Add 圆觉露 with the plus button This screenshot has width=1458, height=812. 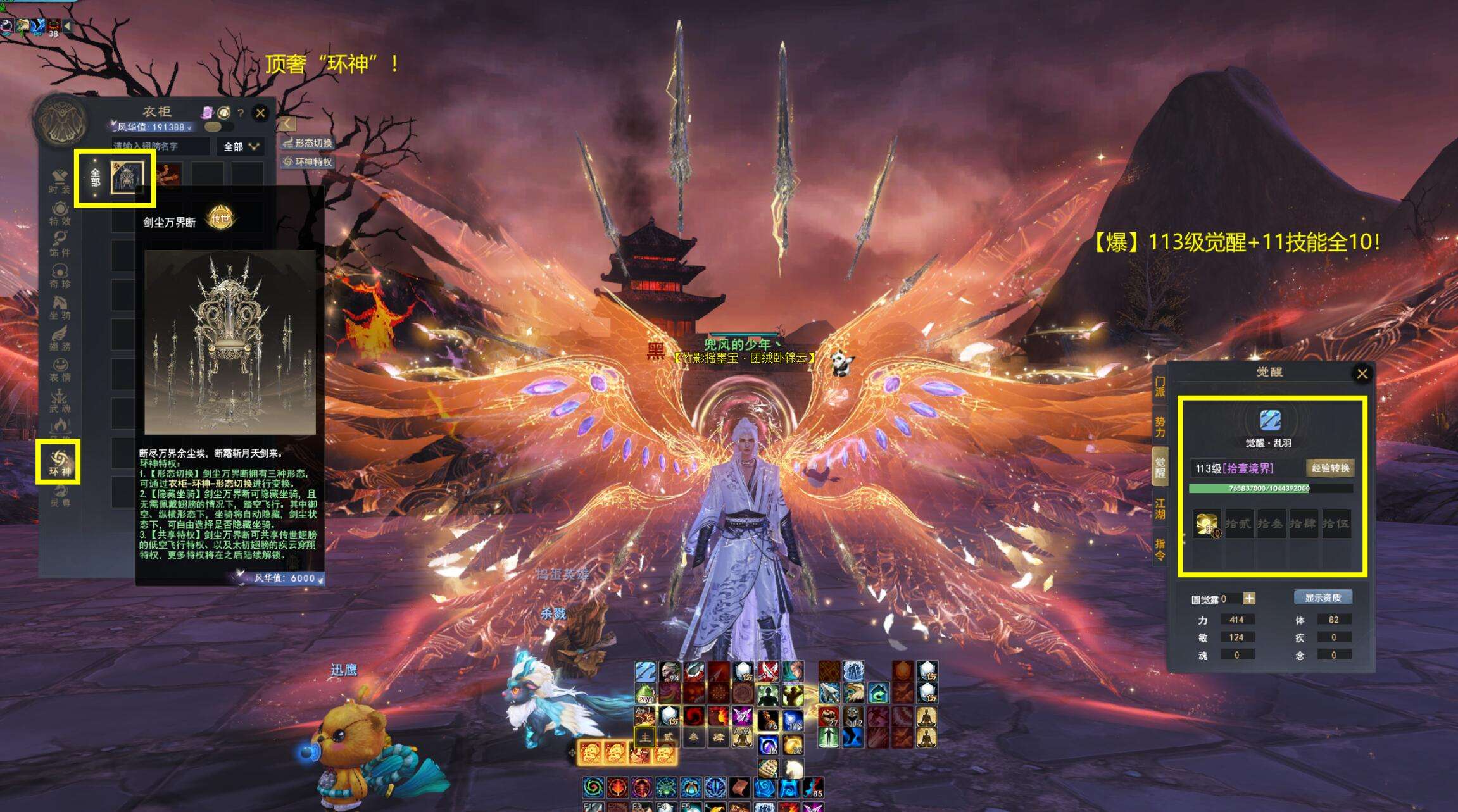tap(1249, 598)
